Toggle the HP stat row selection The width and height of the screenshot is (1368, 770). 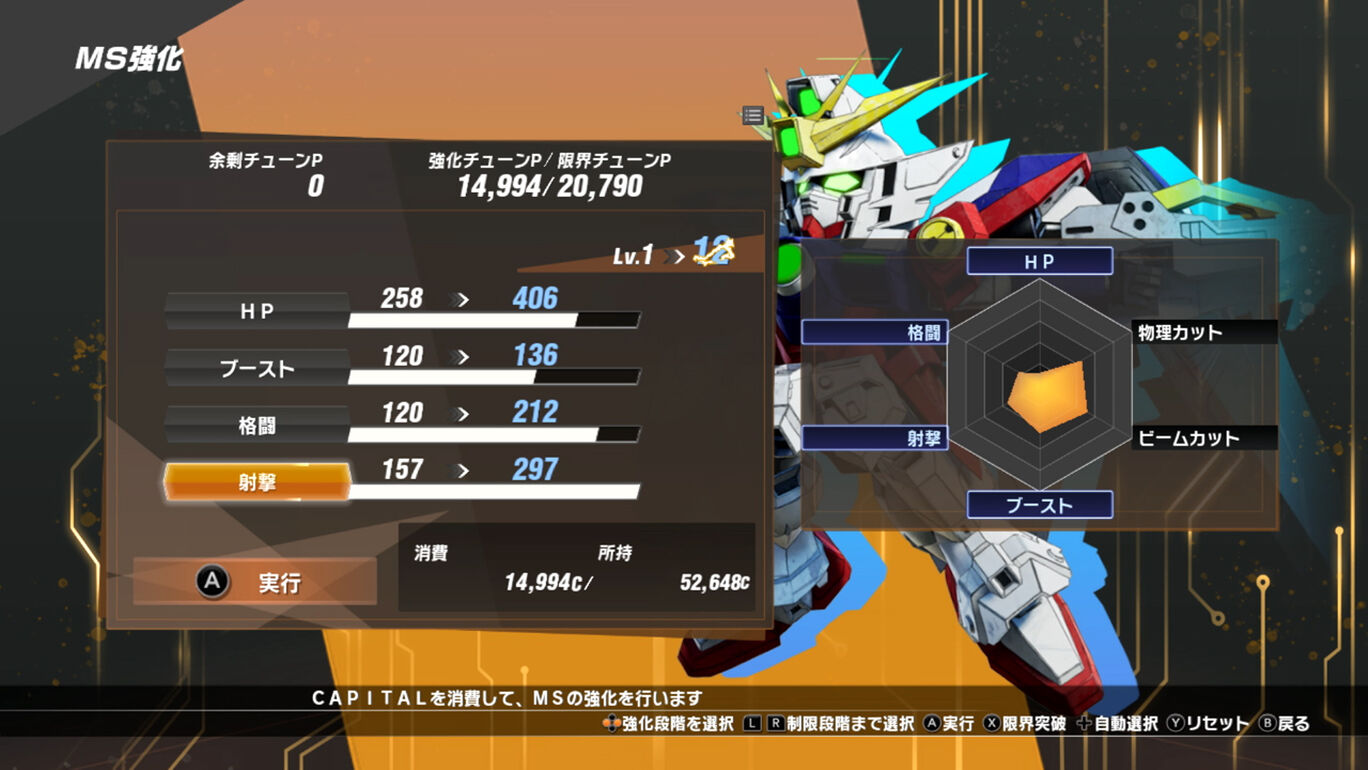(x=255, y=311)
